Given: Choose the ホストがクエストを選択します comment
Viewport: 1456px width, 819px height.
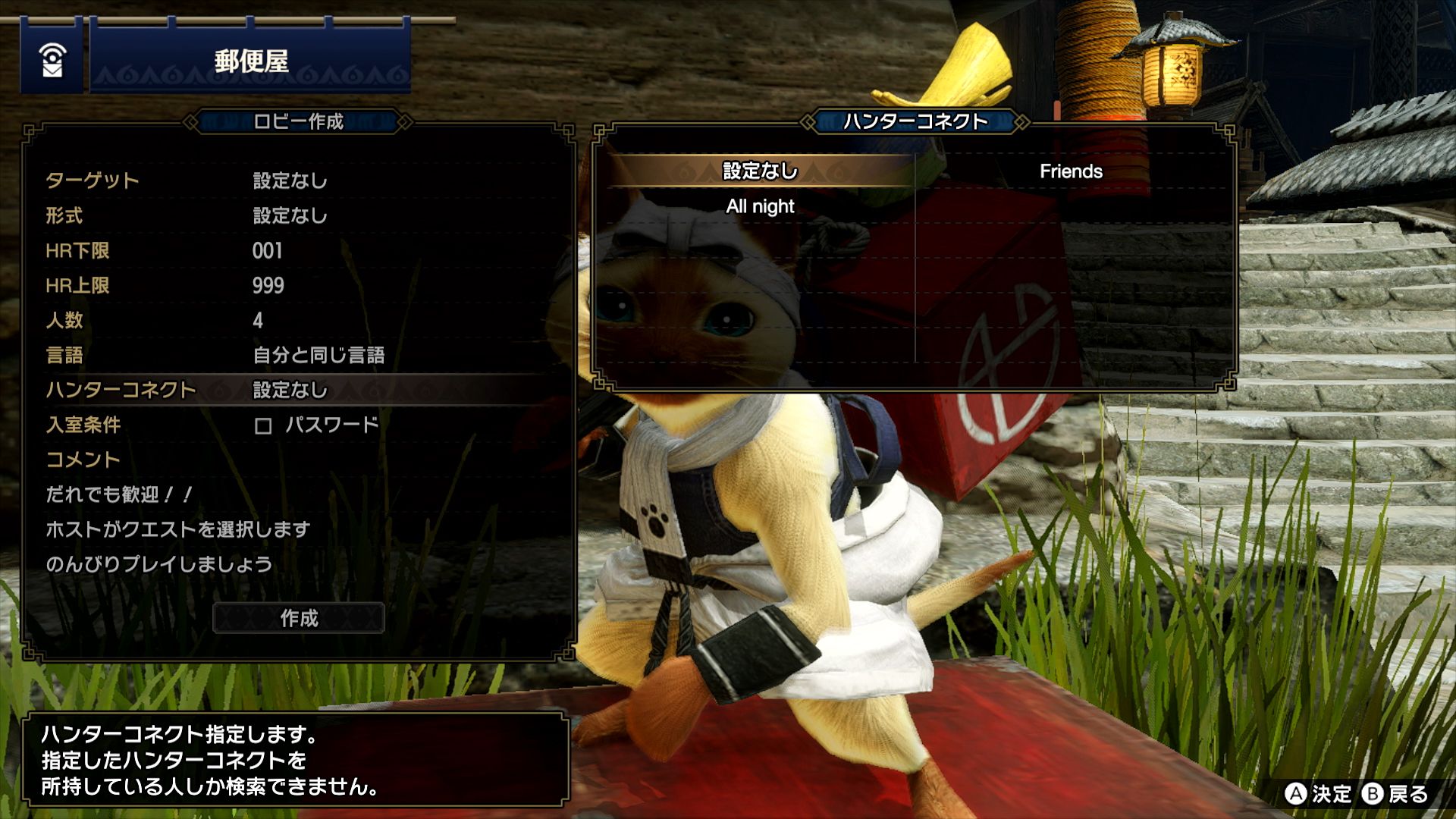Looking at the screenshot, I should coord(178,529).
